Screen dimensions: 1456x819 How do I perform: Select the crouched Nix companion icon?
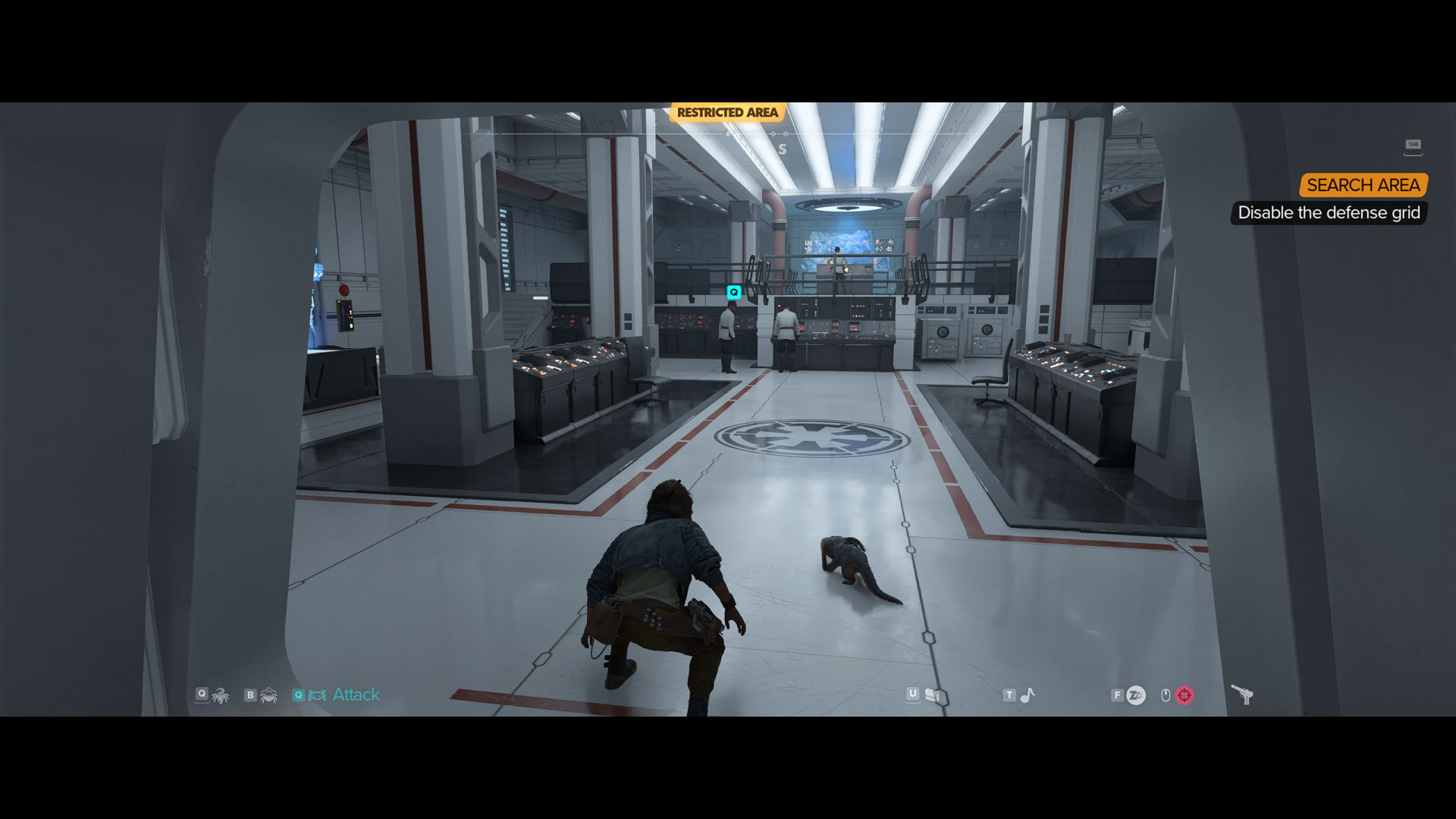point(268,695)
